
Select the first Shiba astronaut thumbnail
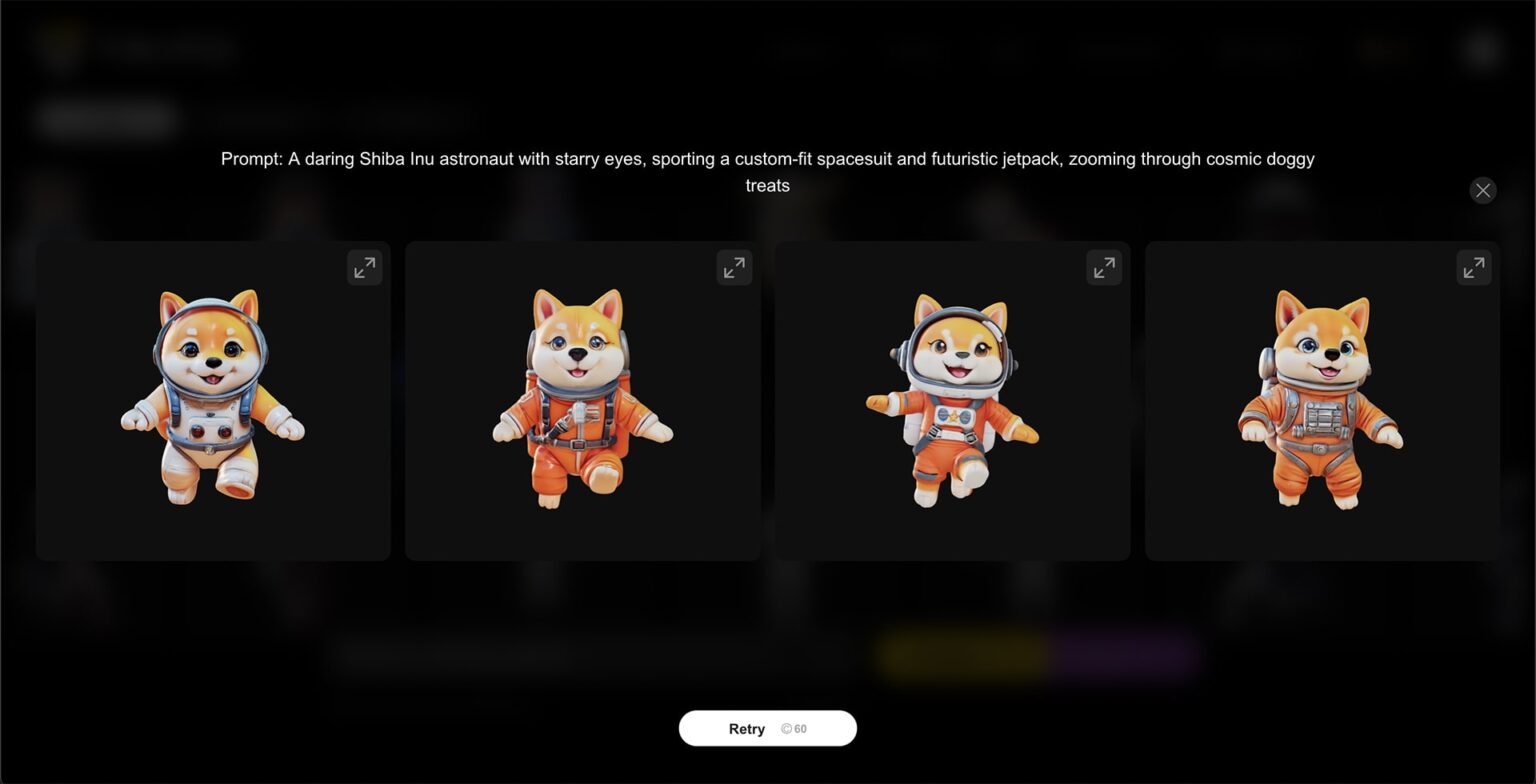(213, 400)
